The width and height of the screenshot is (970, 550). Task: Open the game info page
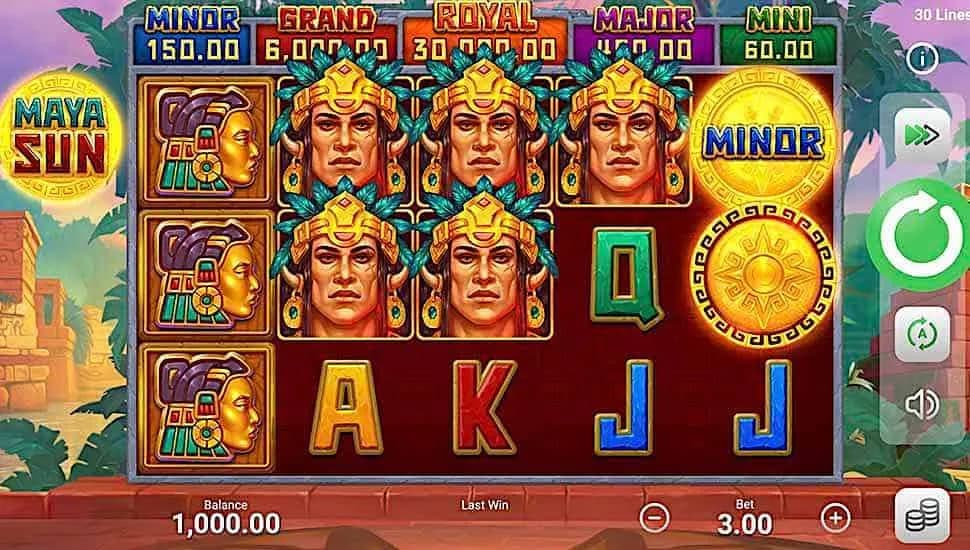click(x=921, y=59)
